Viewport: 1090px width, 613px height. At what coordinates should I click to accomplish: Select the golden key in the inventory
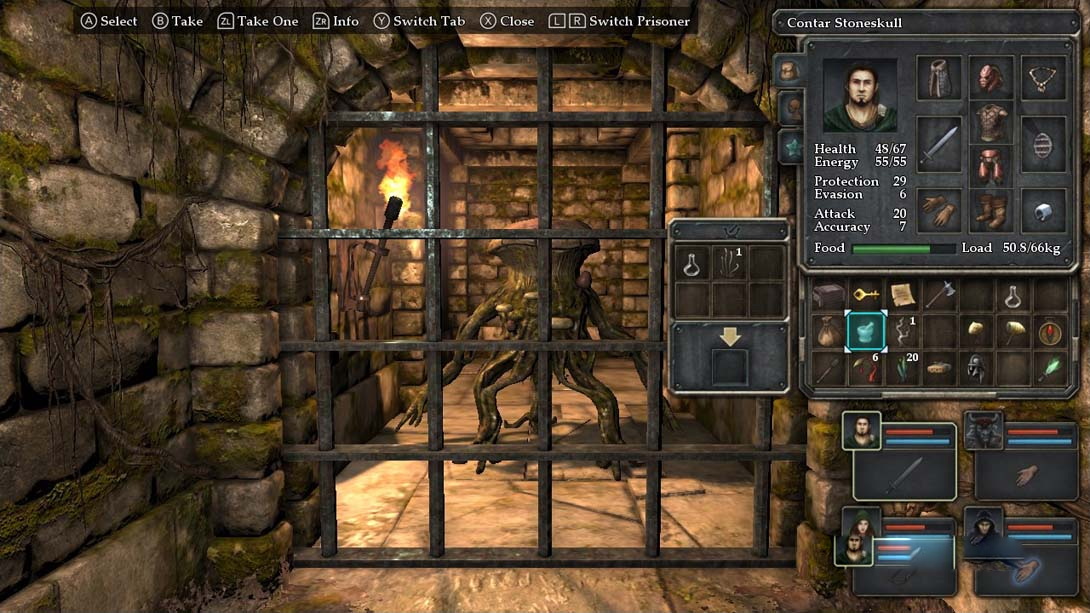click(866, 295)
